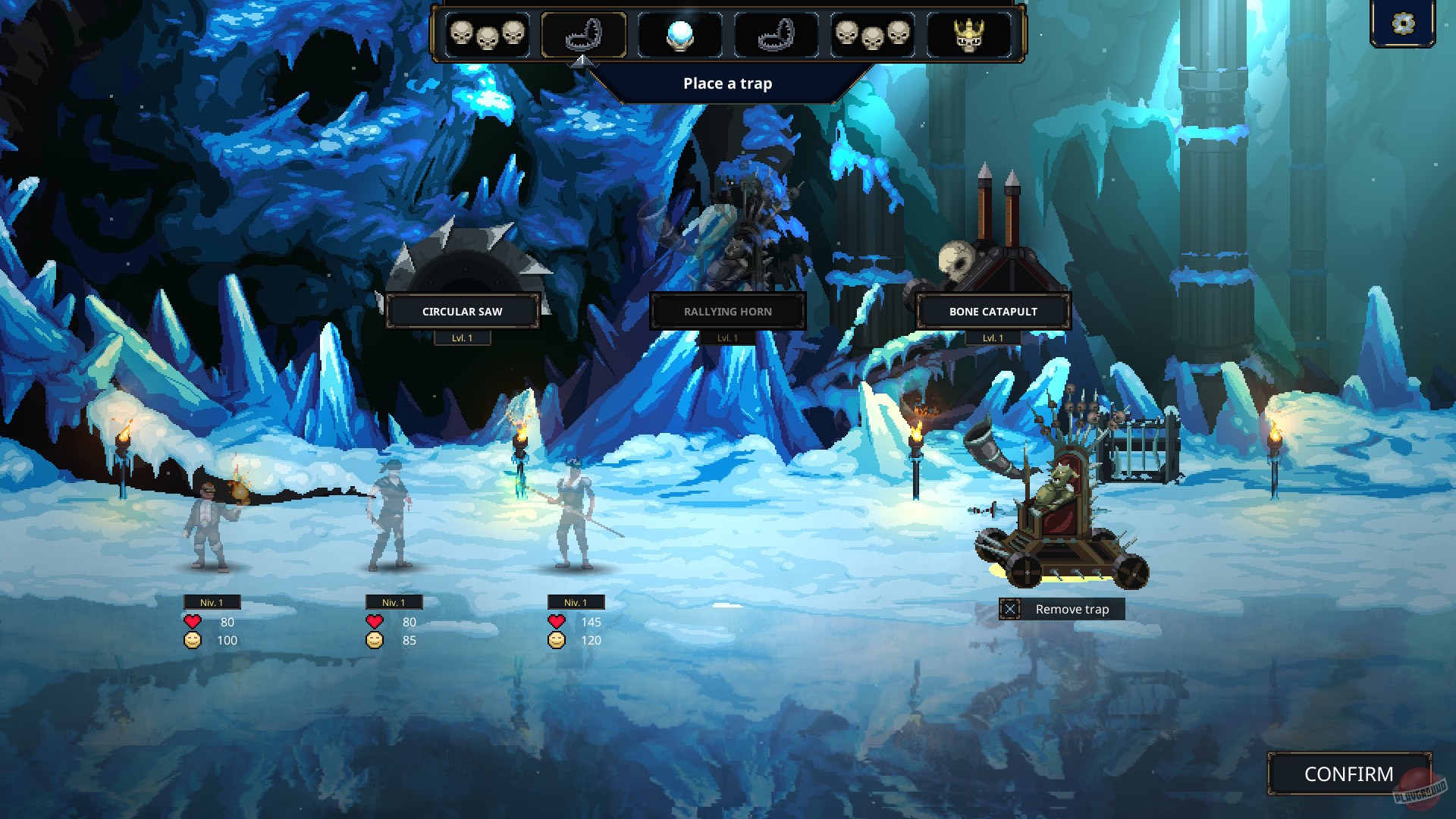Expand the Circular Saw Lvl. 1 tag
Viewport: 1456px width, 819px height.
click(461, 337)
